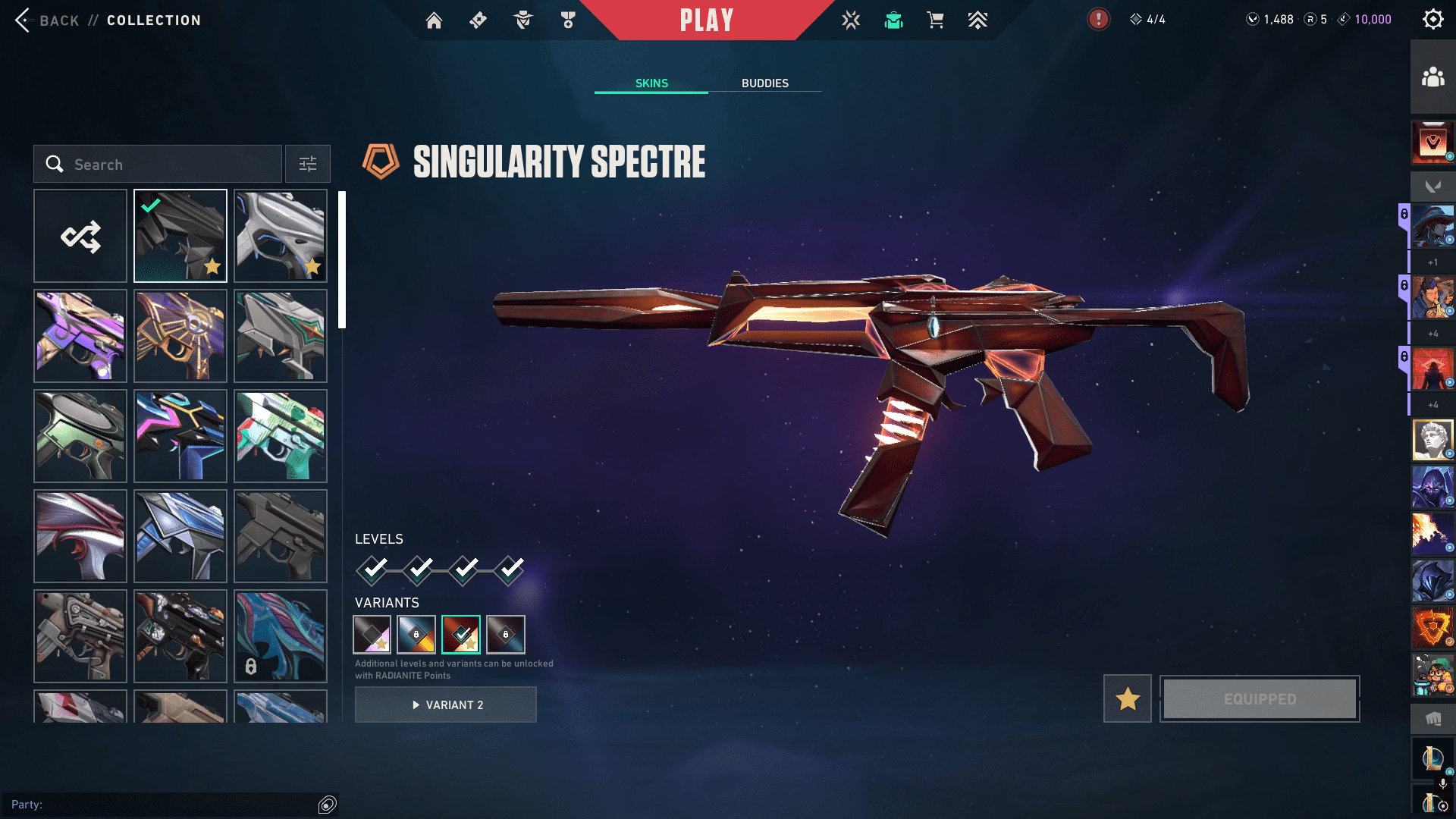Choose the random skin shuffle tile

coord(80,237)
